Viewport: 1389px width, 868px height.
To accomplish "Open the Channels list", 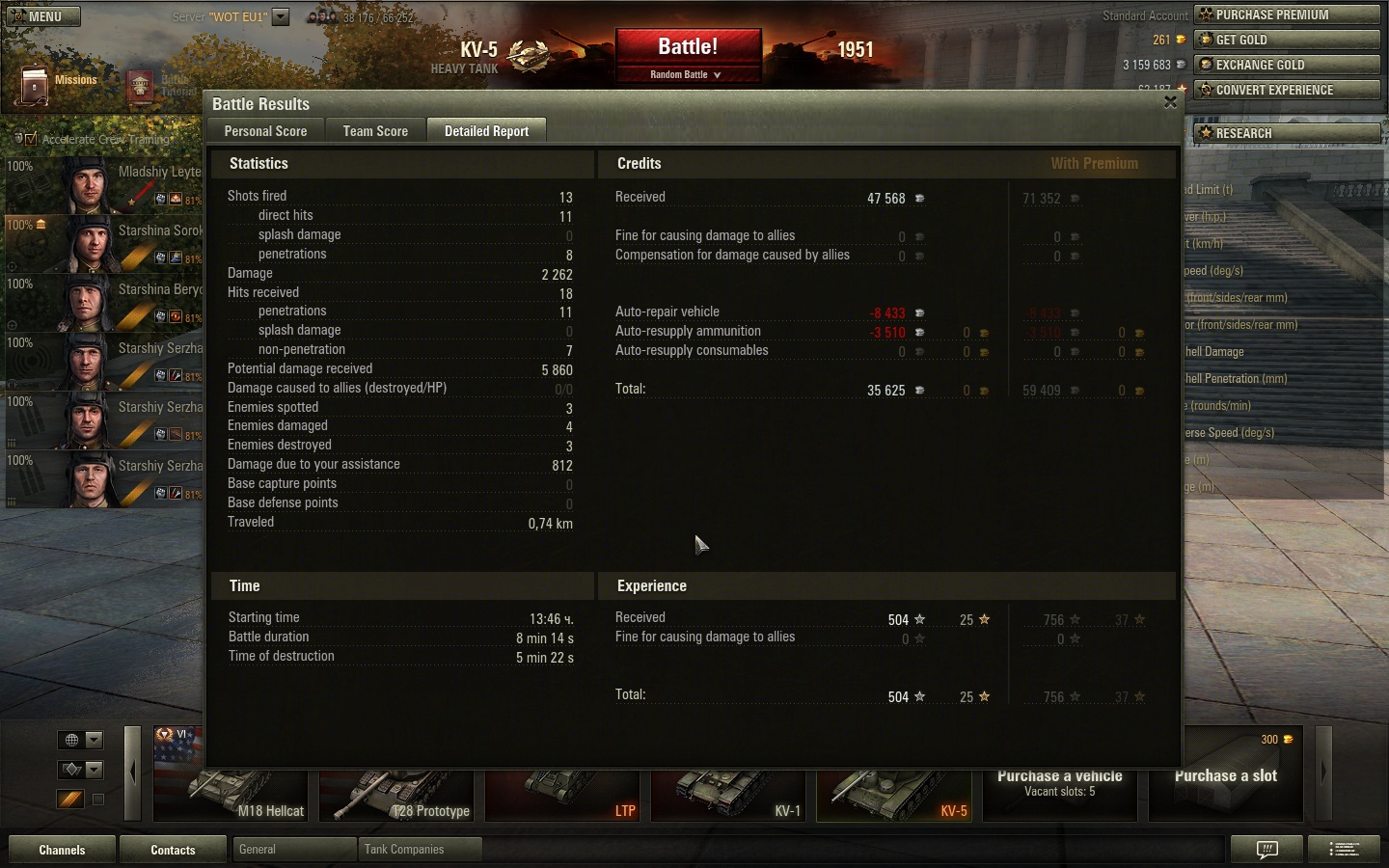I will 62,850.
